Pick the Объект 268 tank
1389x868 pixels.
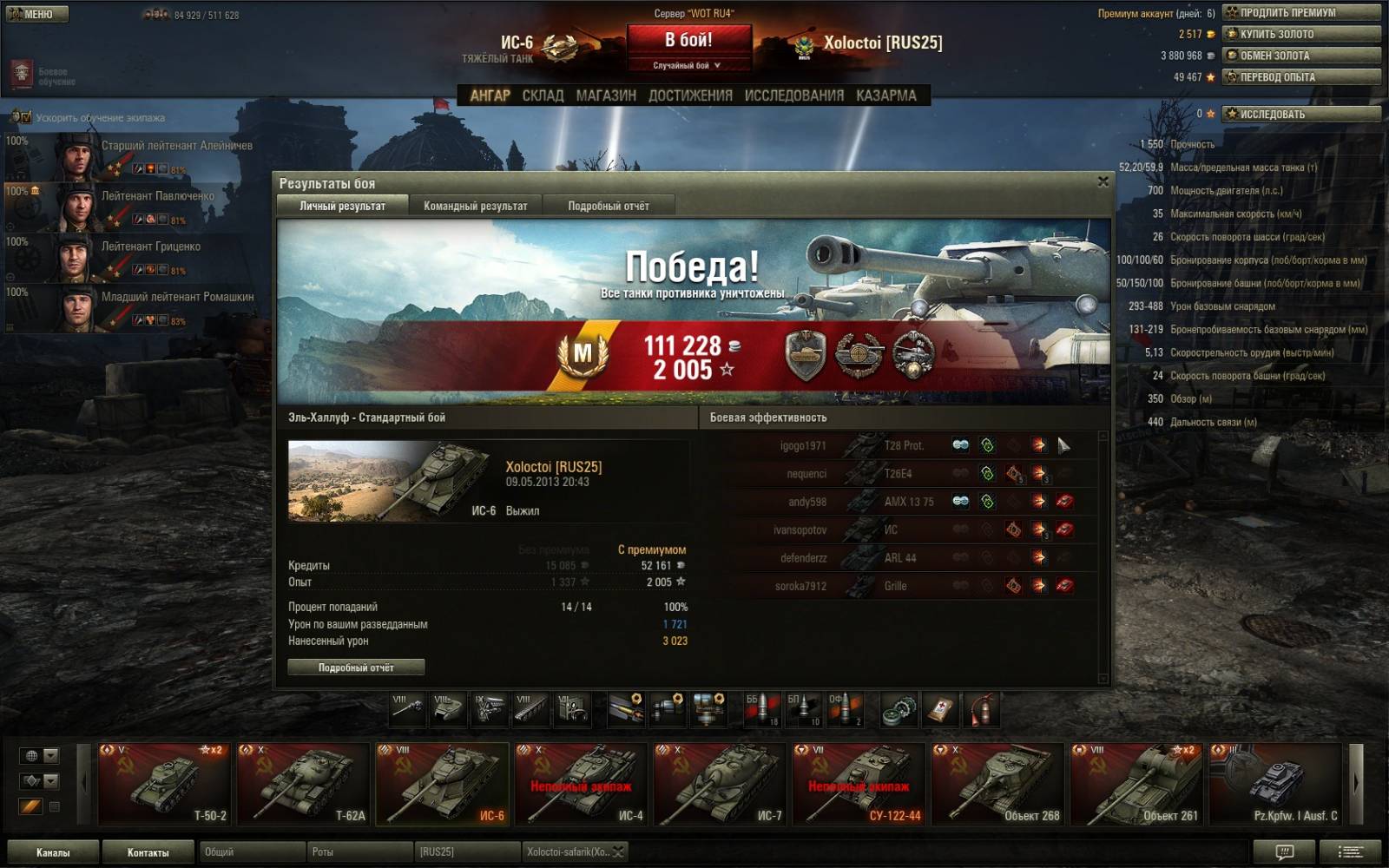997,783
